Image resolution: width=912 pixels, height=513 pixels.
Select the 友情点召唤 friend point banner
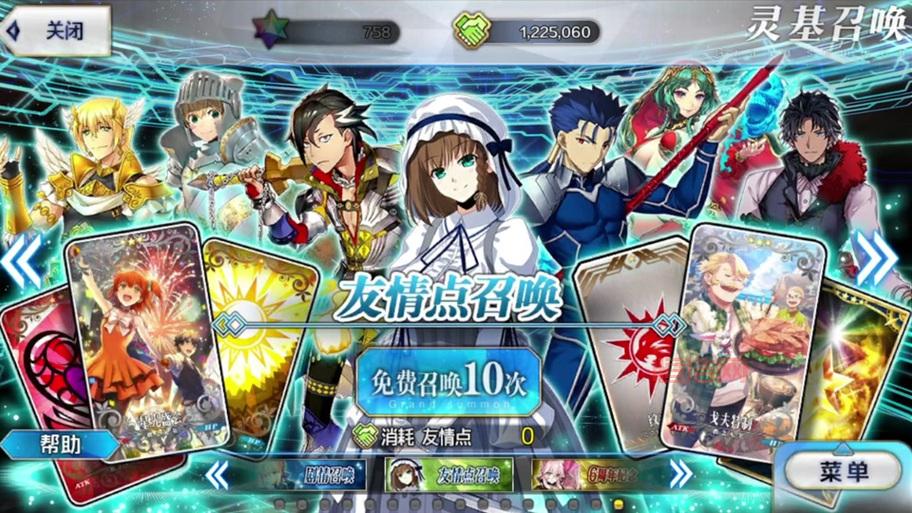(449, 473)
